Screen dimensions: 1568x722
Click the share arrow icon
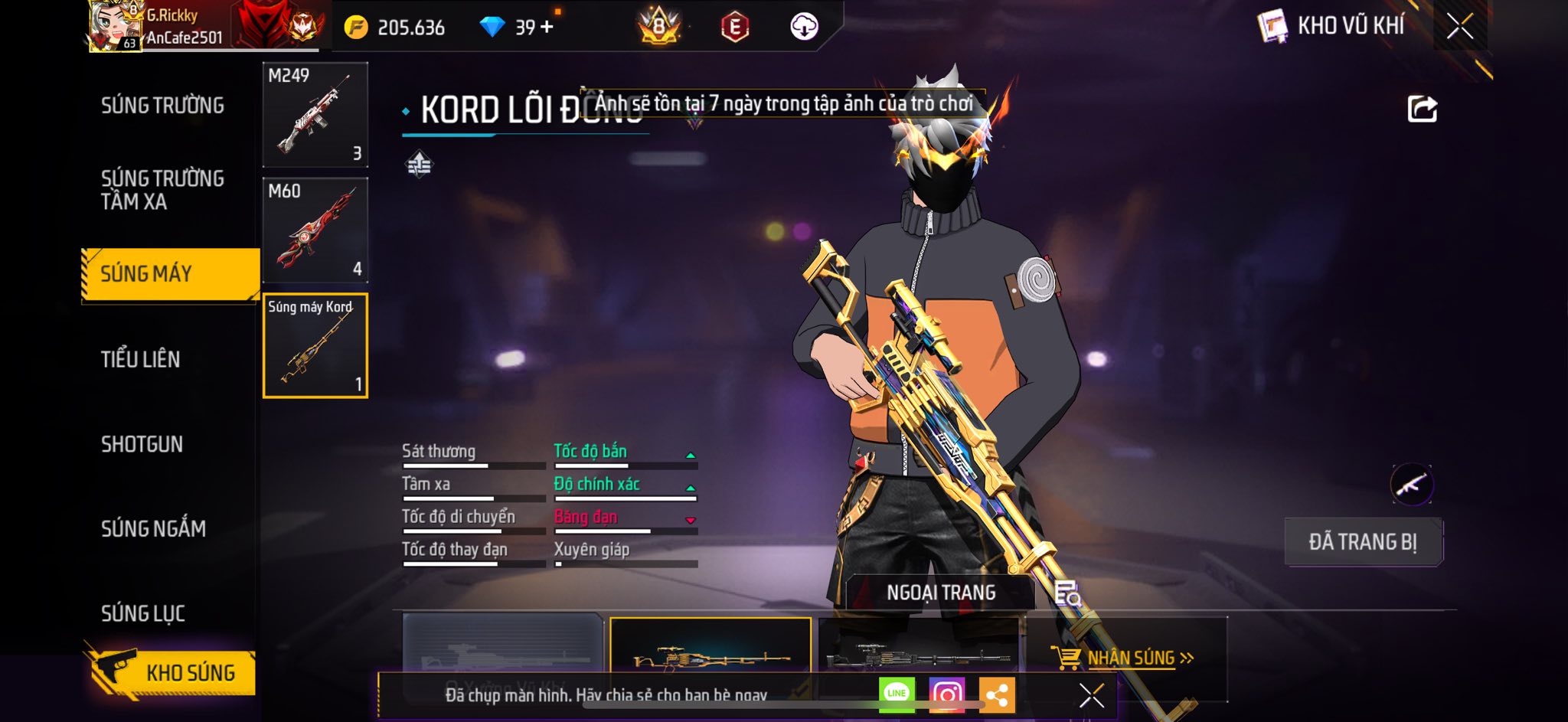(x=1422, y=109)
